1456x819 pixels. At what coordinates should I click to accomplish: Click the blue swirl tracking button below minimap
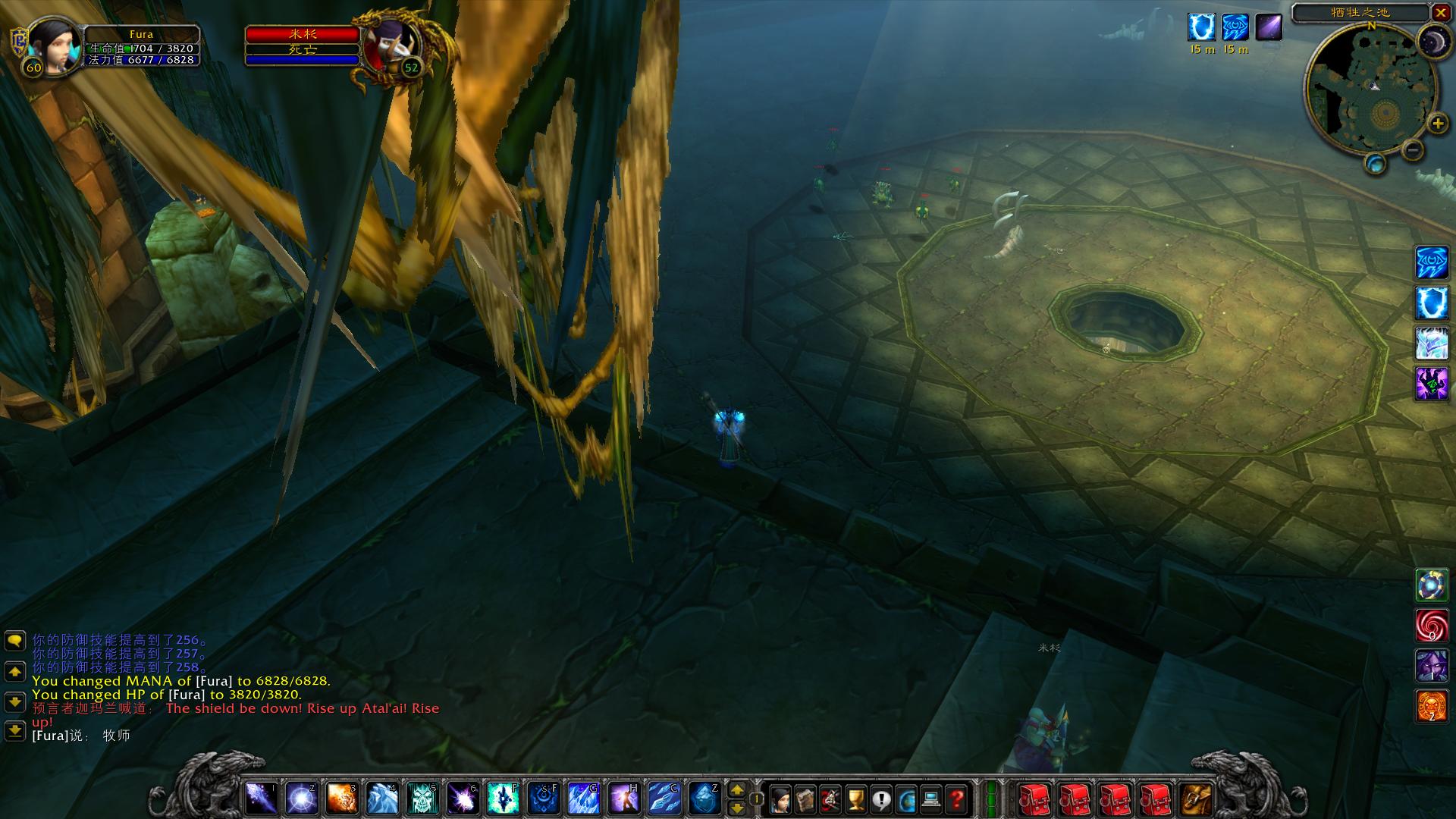tap(1375, 163)
